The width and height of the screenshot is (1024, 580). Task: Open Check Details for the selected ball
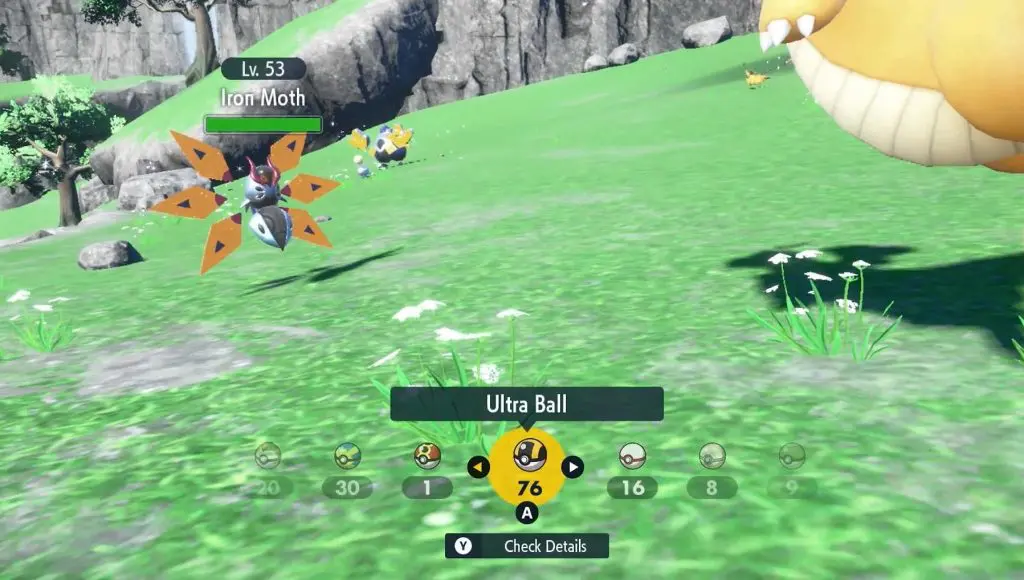click(527, 546)
